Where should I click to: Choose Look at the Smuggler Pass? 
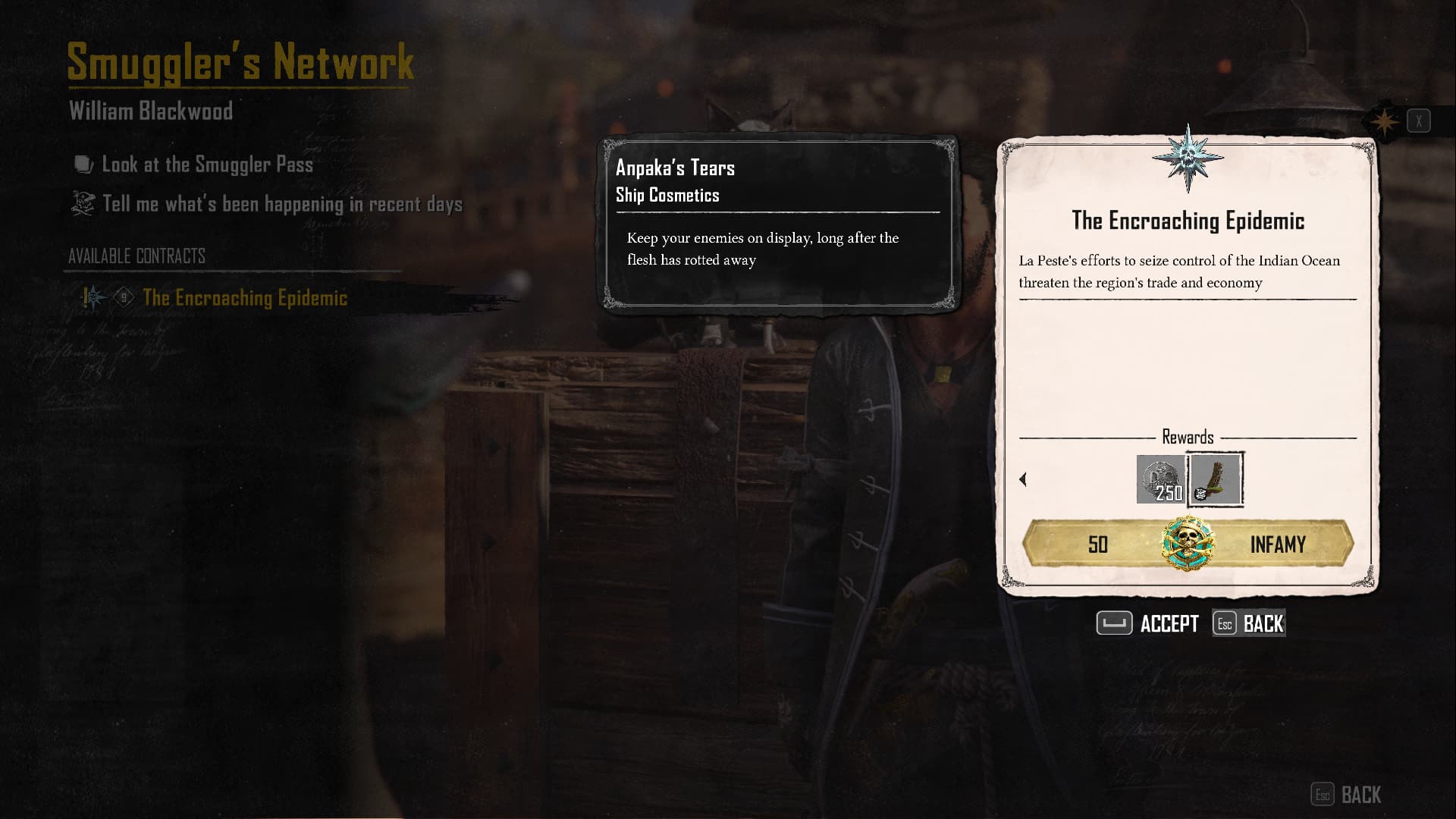tap(207, 165)
